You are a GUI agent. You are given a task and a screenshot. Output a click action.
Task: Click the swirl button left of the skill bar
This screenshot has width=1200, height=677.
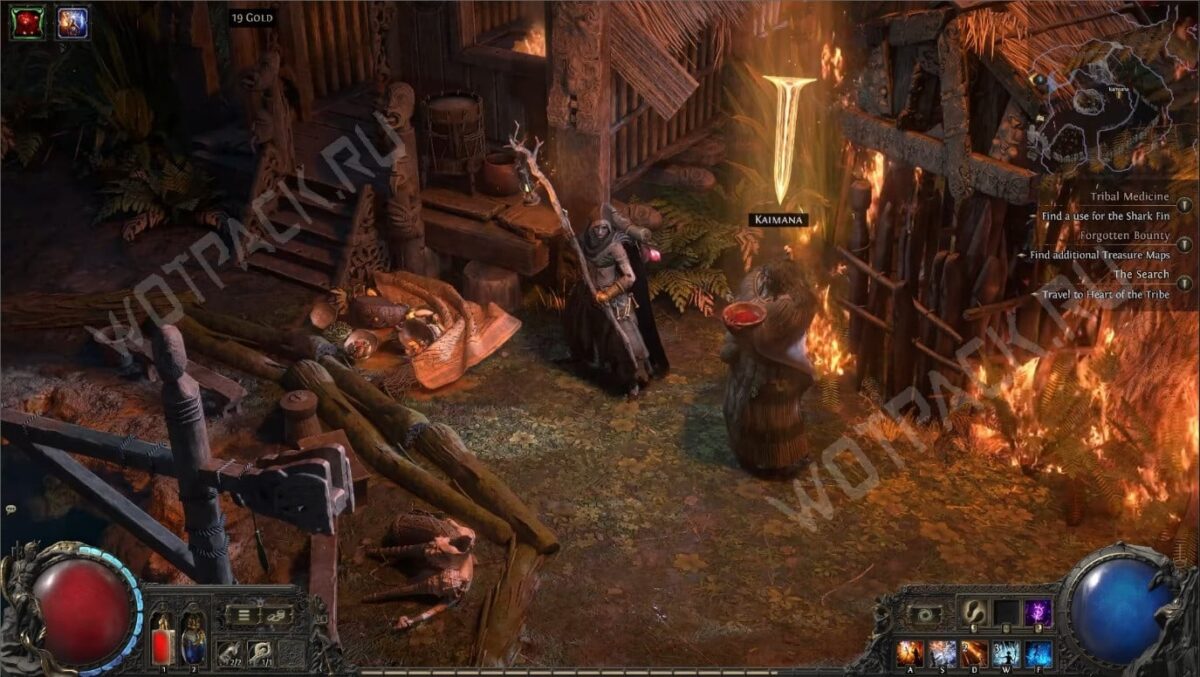click(x=923, y=614)
